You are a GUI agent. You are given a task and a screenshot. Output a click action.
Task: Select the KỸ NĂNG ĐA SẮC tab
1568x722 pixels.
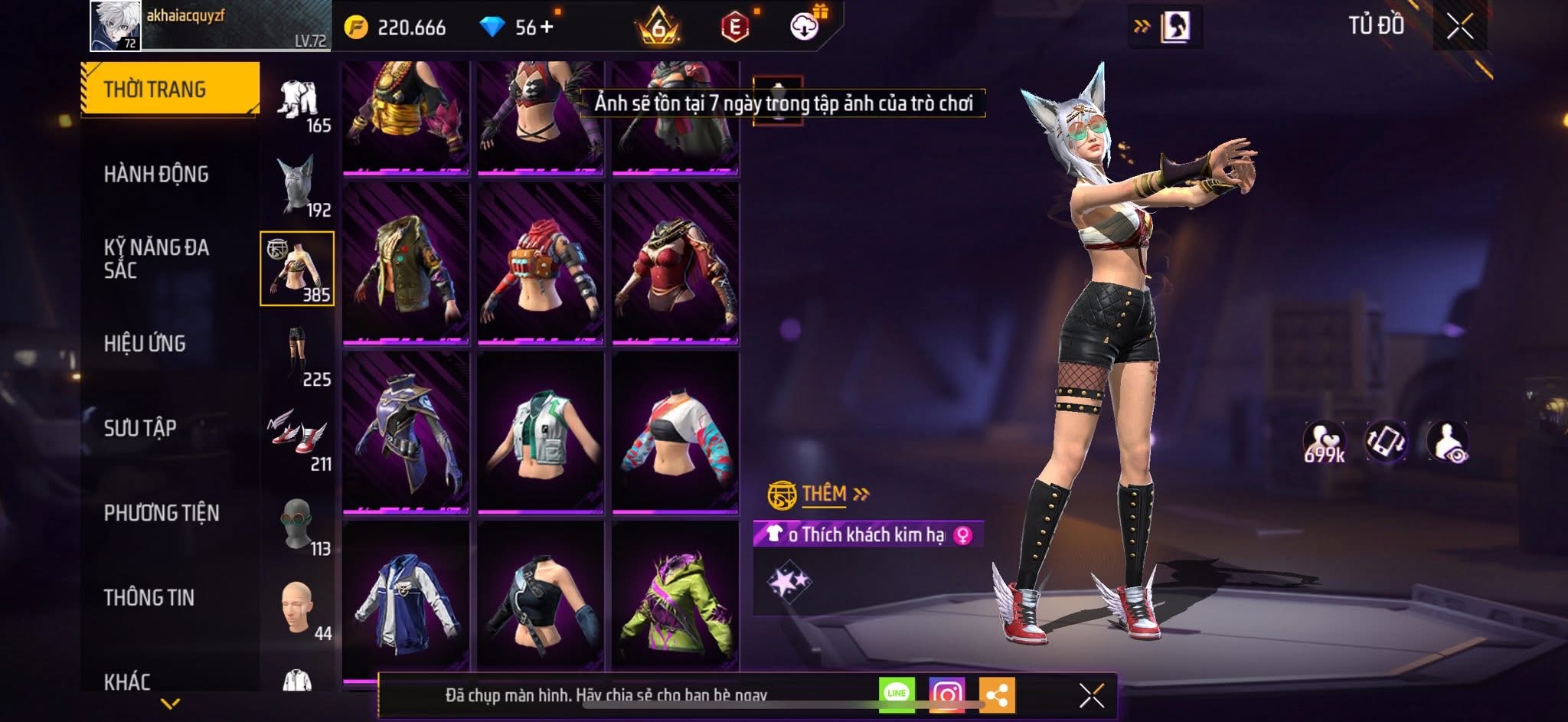click(156, 259)
